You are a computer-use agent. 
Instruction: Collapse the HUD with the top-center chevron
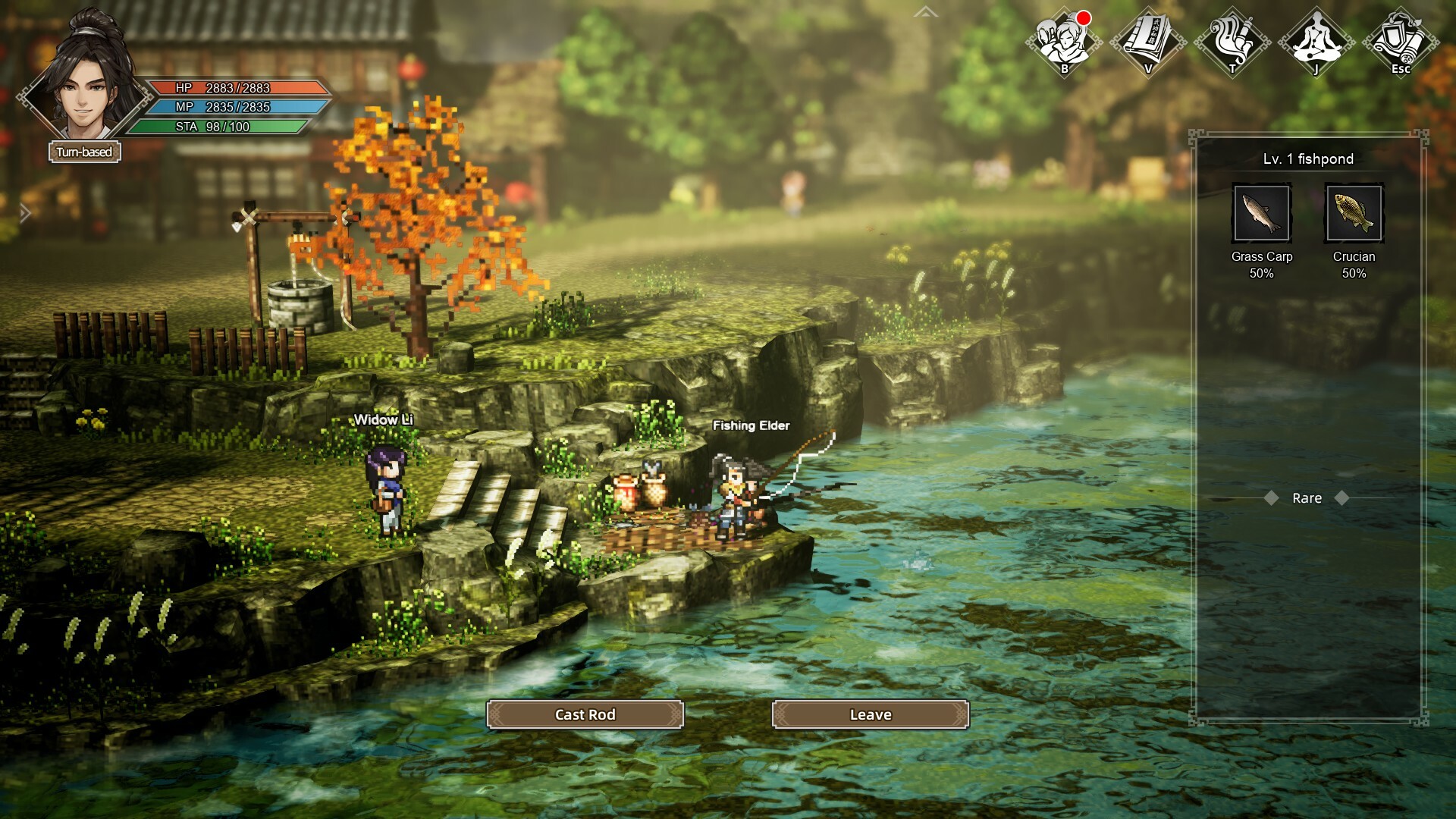pos(924,13)
